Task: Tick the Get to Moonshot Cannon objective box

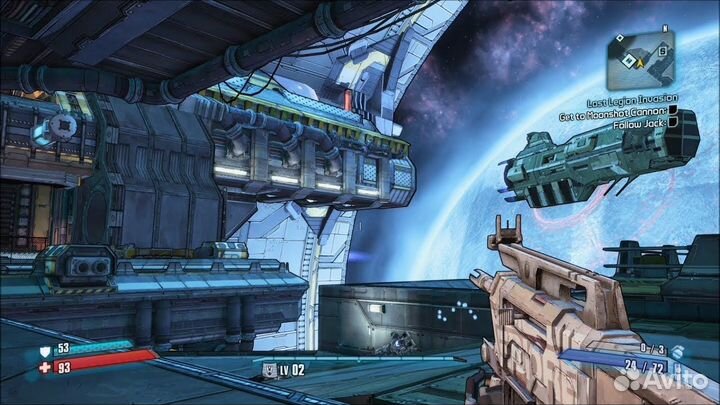Action: 673,111
